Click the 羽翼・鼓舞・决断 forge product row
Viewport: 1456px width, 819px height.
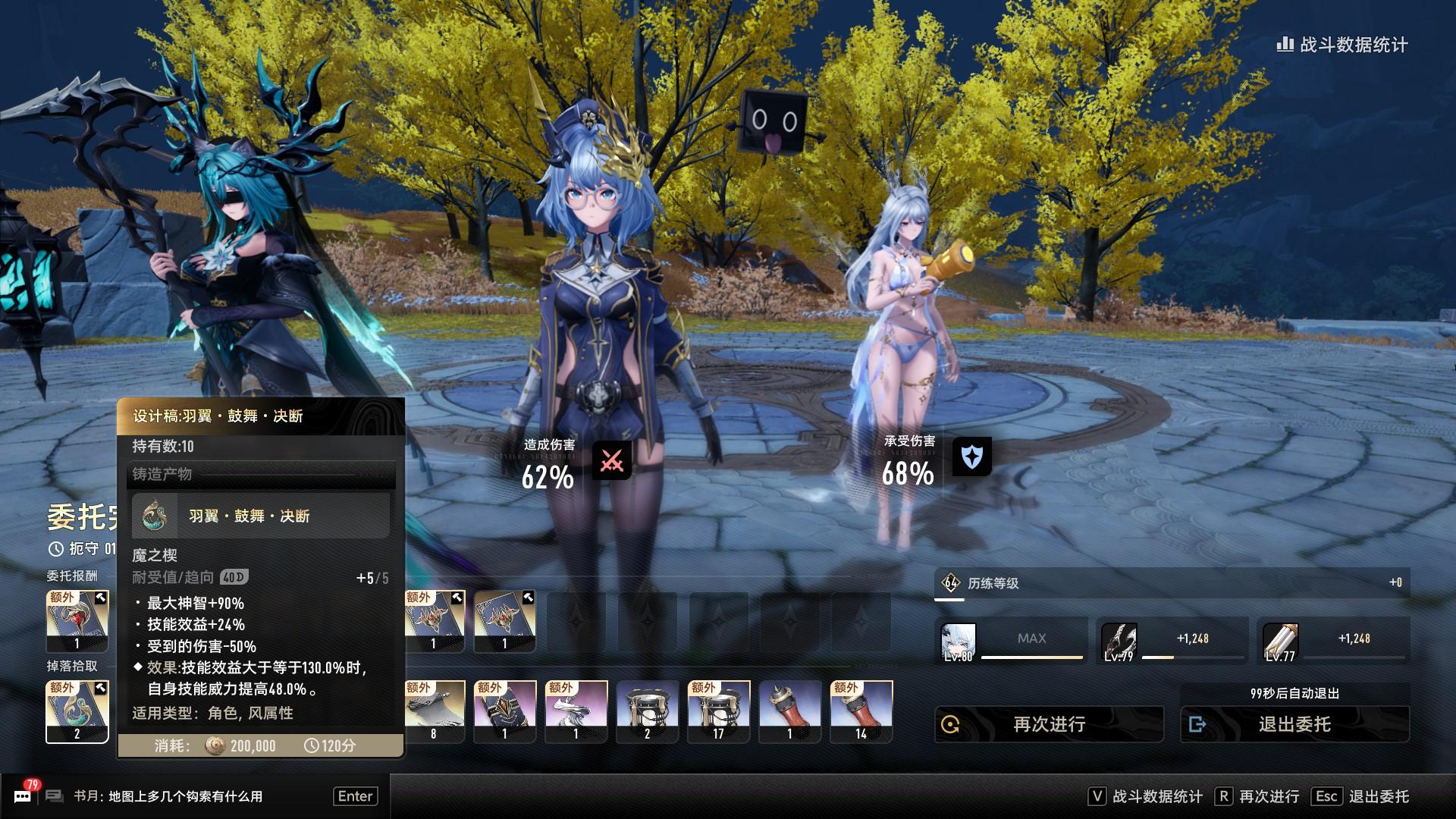click(260, 516)
